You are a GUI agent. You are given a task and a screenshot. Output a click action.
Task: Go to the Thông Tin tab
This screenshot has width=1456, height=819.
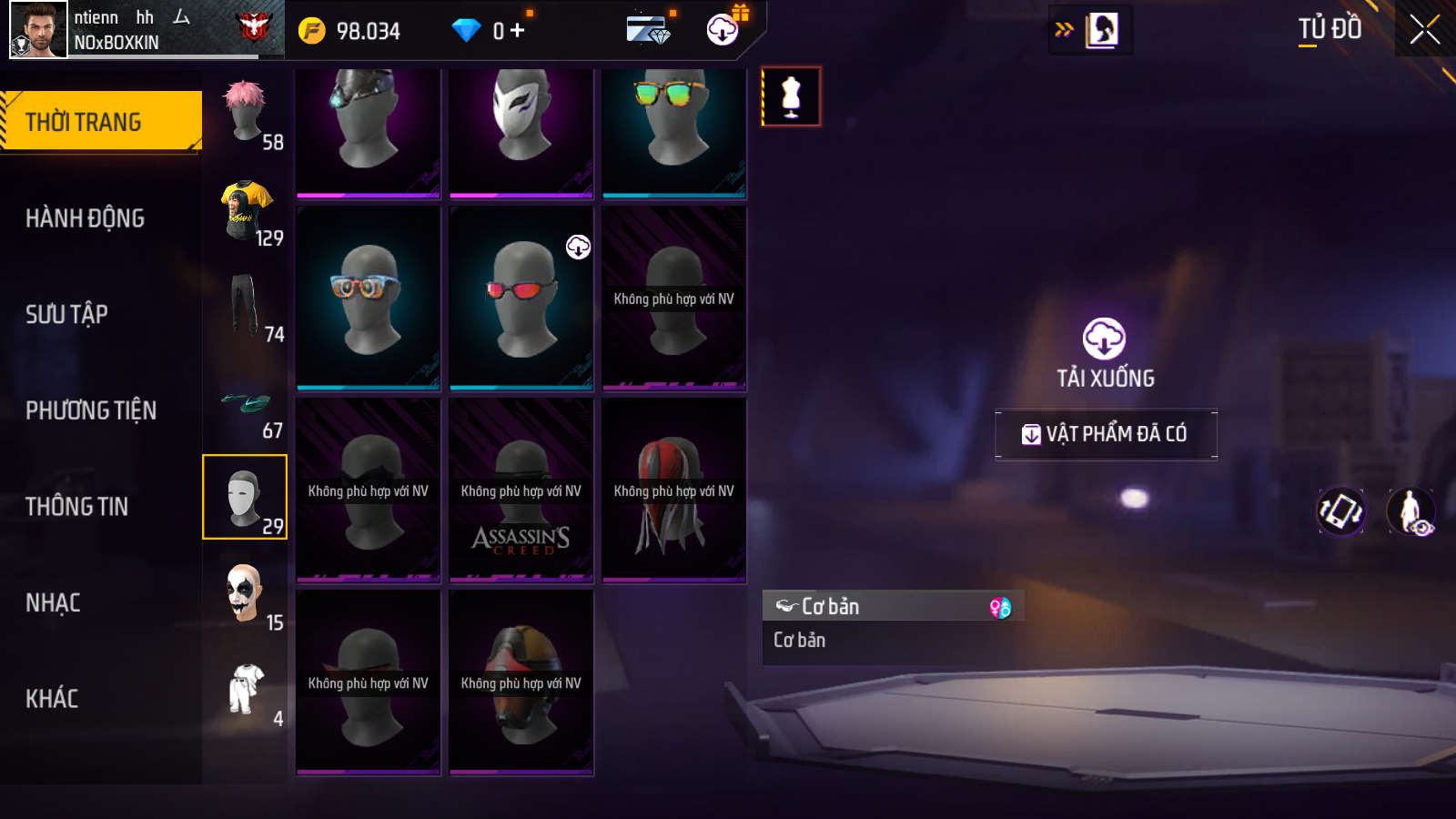[76, 506]
